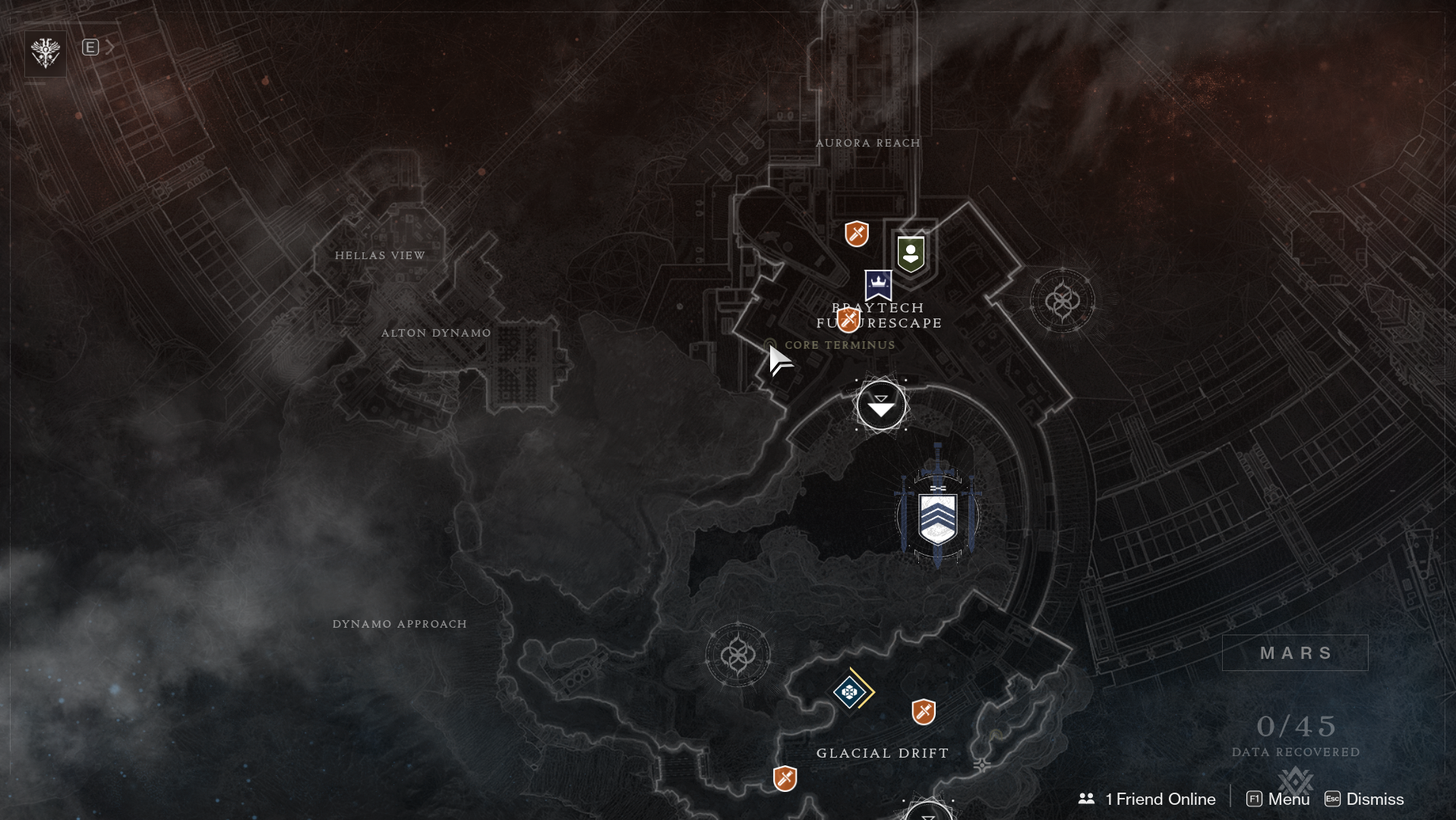The height and width of the screenshot is (820, 1456).
Task: Select the blue diamond public event marker
Action: [851, 692]
